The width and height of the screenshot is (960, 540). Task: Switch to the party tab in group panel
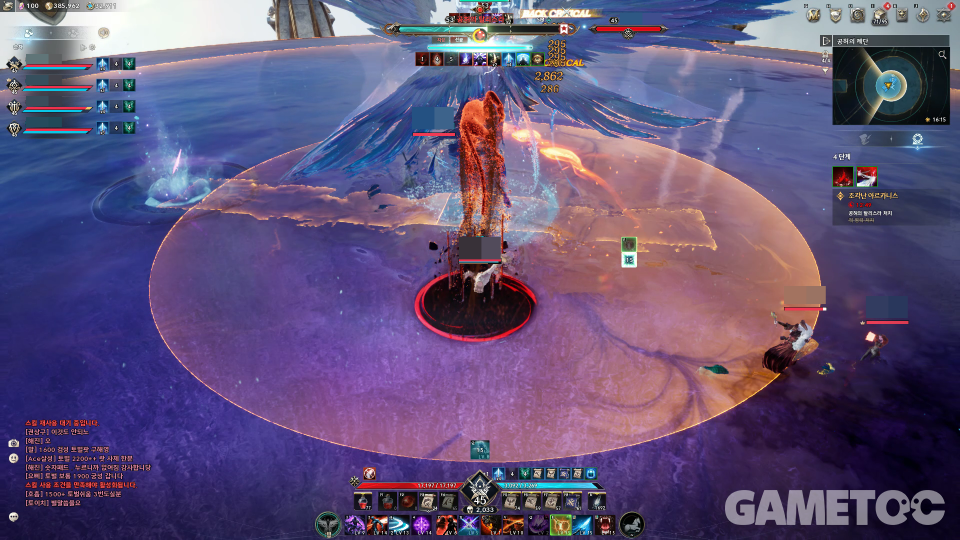(29, 33)
